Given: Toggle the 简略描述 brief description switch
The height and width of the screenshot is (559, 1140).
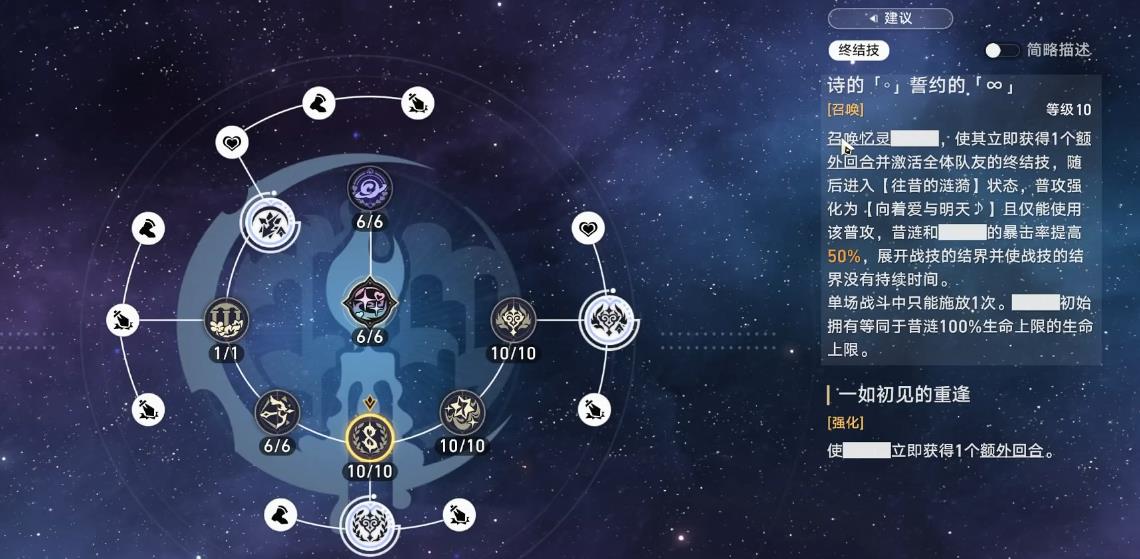Looking at the screenshot, I should tap(1001, 50).
